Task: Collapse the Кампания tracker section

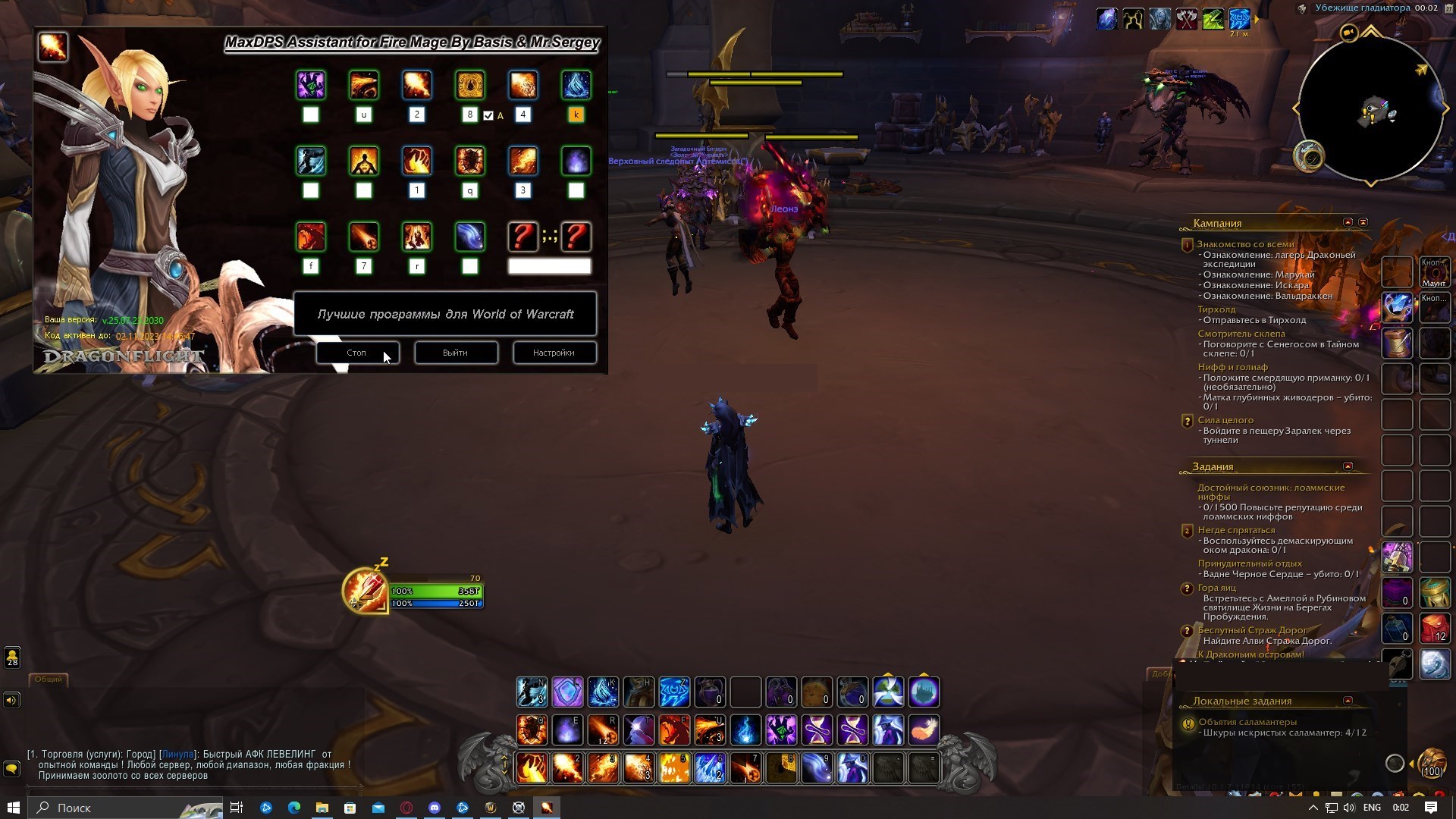Action: point(1348,222)
